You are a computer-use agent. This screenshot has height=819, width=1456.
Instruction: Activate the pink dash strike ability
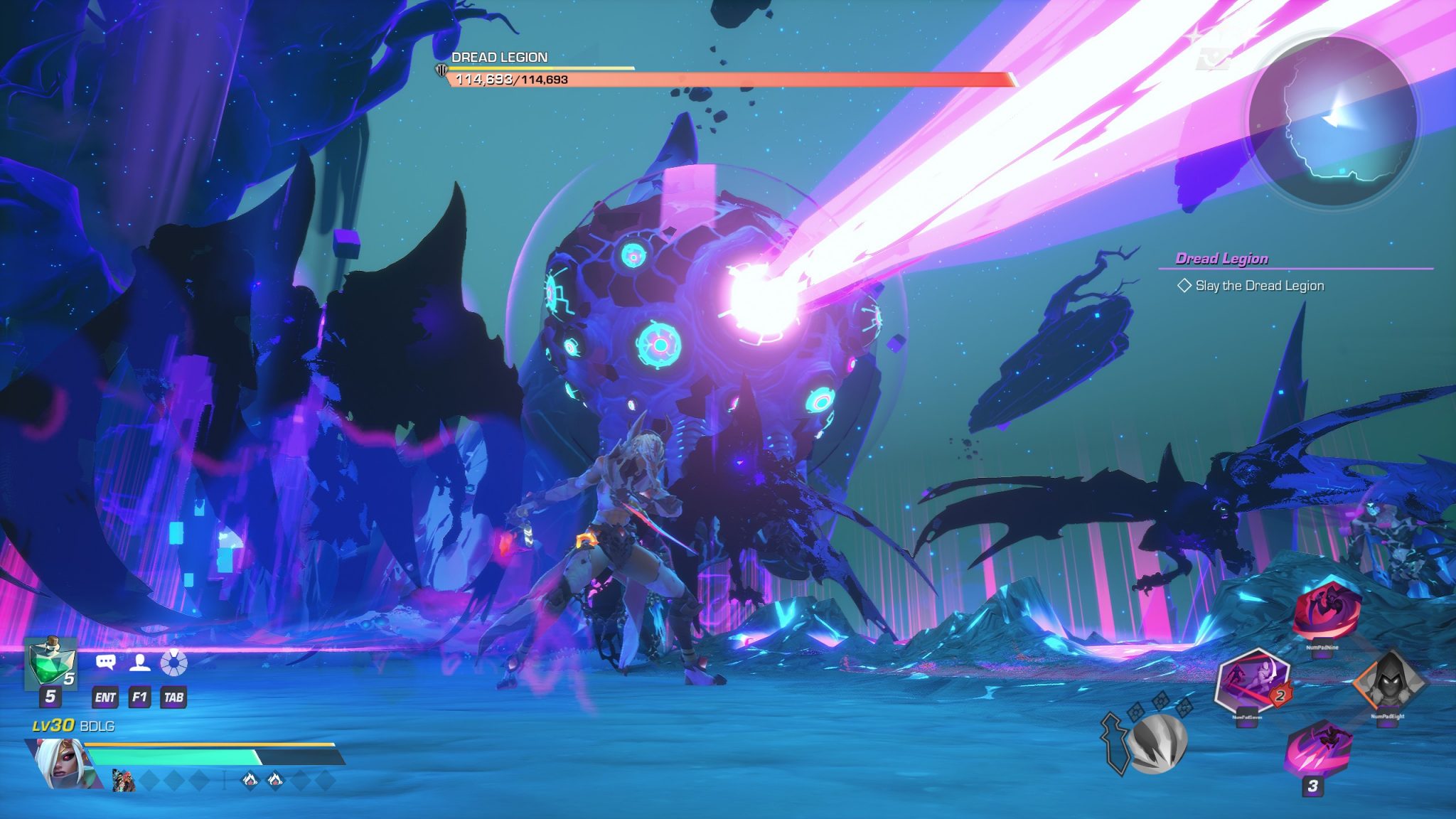[x=1319, y=747]
